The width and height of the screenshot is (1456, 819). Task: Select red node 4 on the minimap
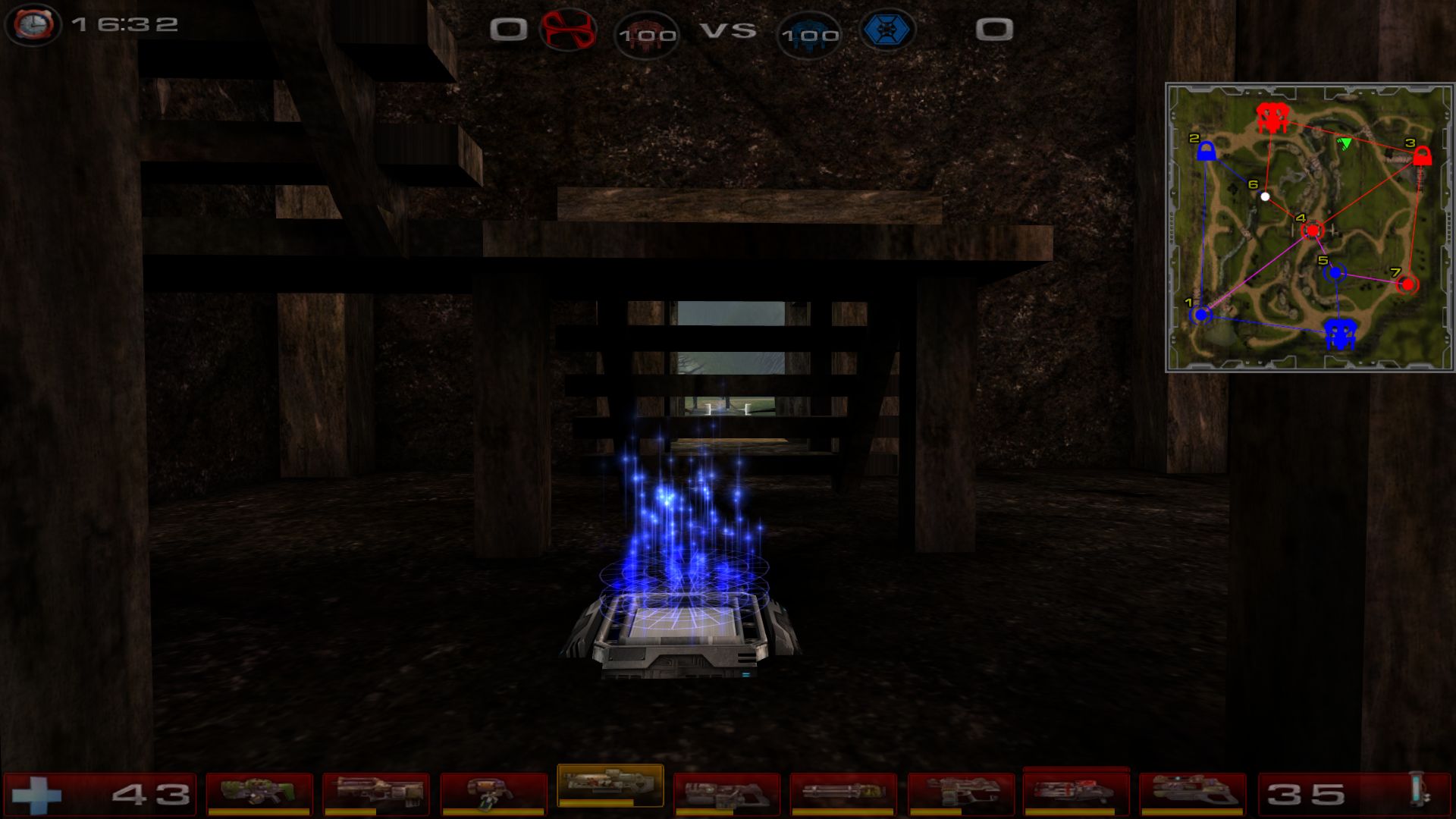1312,230
